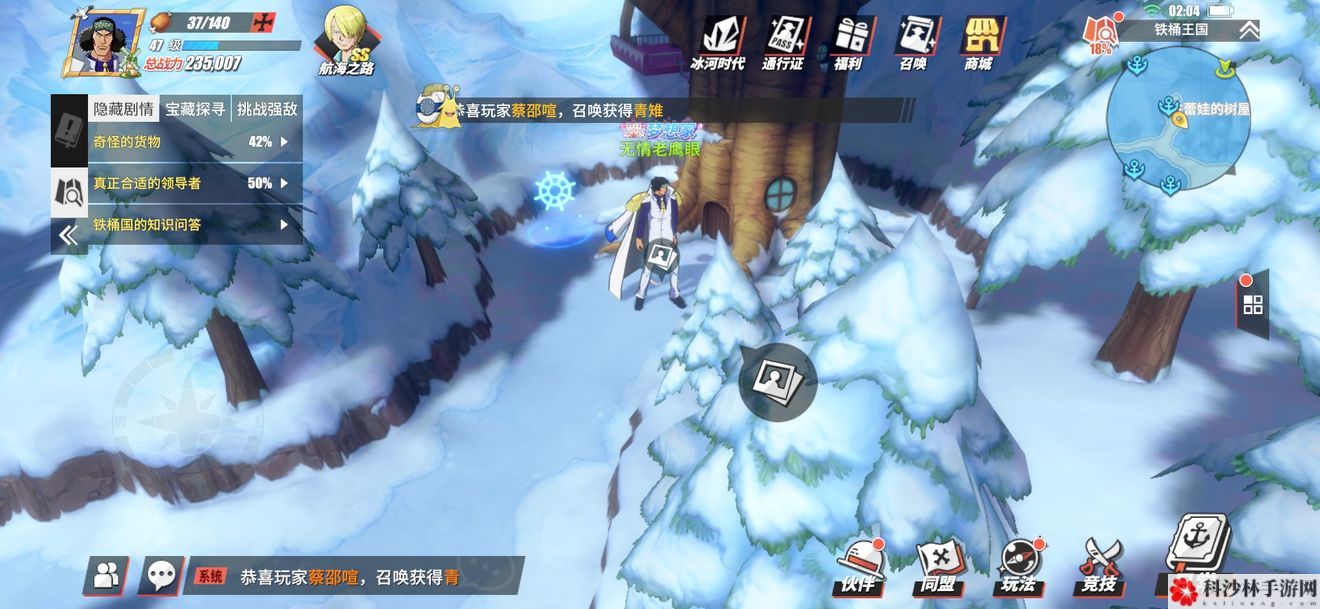Open the 玩法 gameplay menu

(x=1019, y=567)
